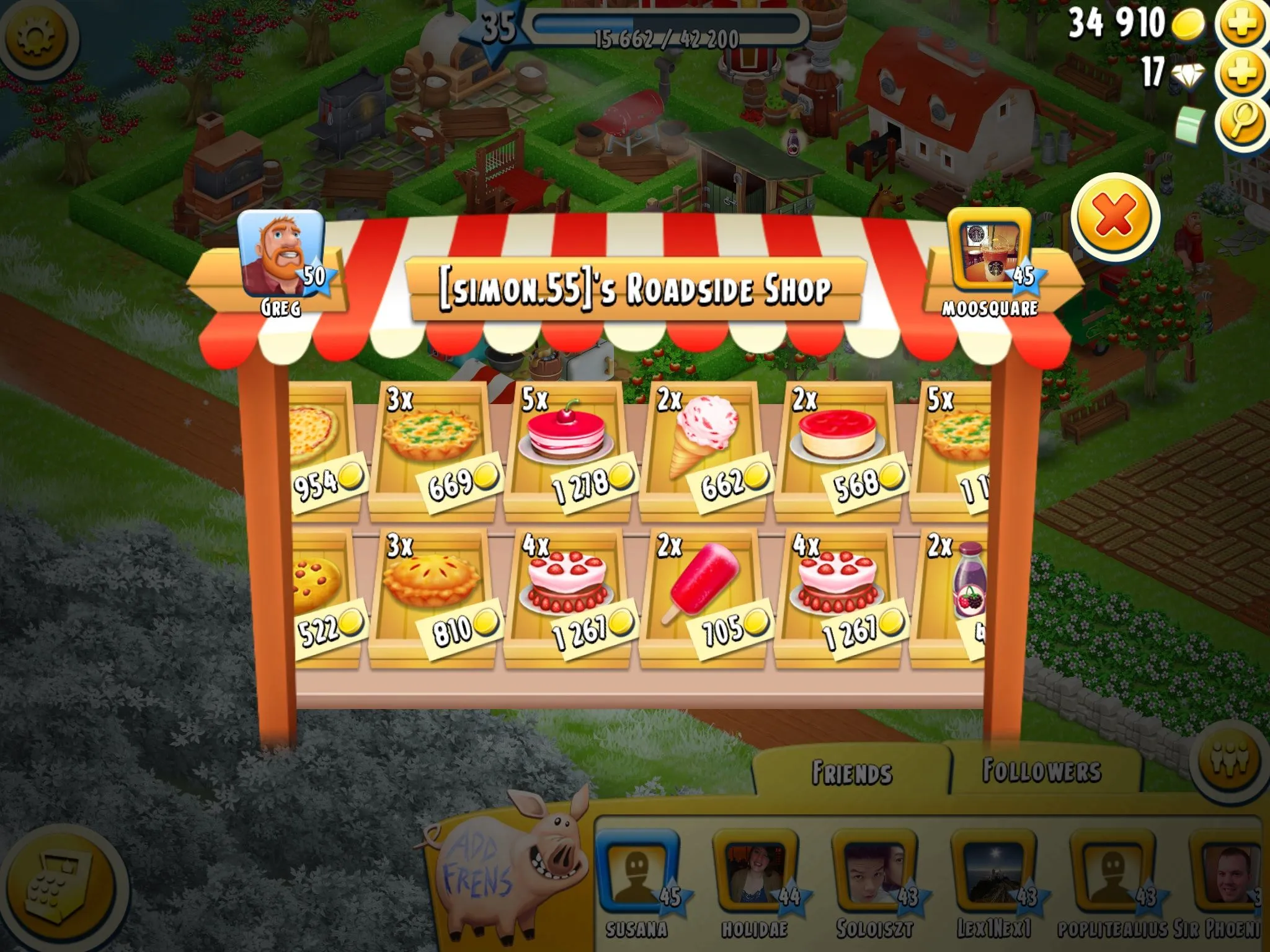Select the 3x quiche priced 669 coins

[432, 449]
